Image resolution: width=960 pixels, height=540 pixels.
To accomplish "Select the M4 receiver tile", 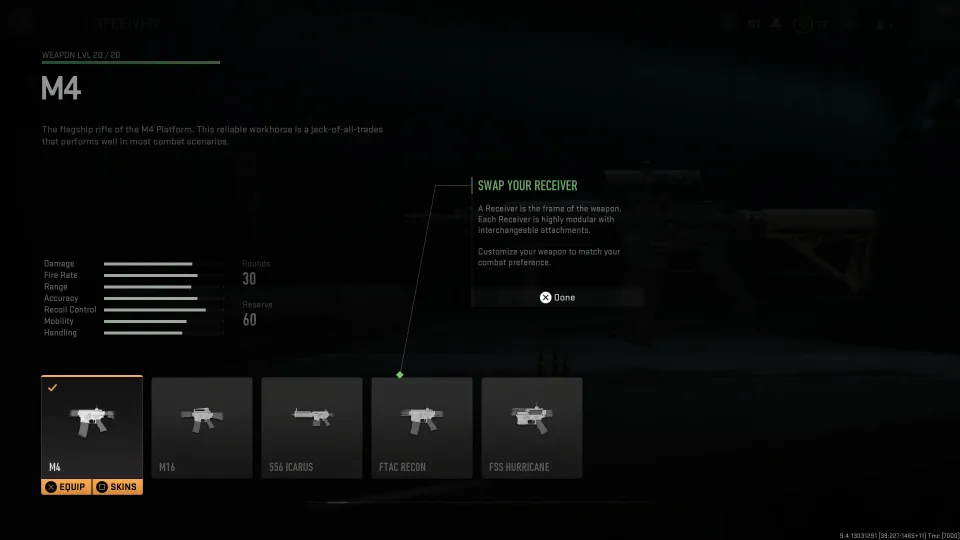I will 92,425.
